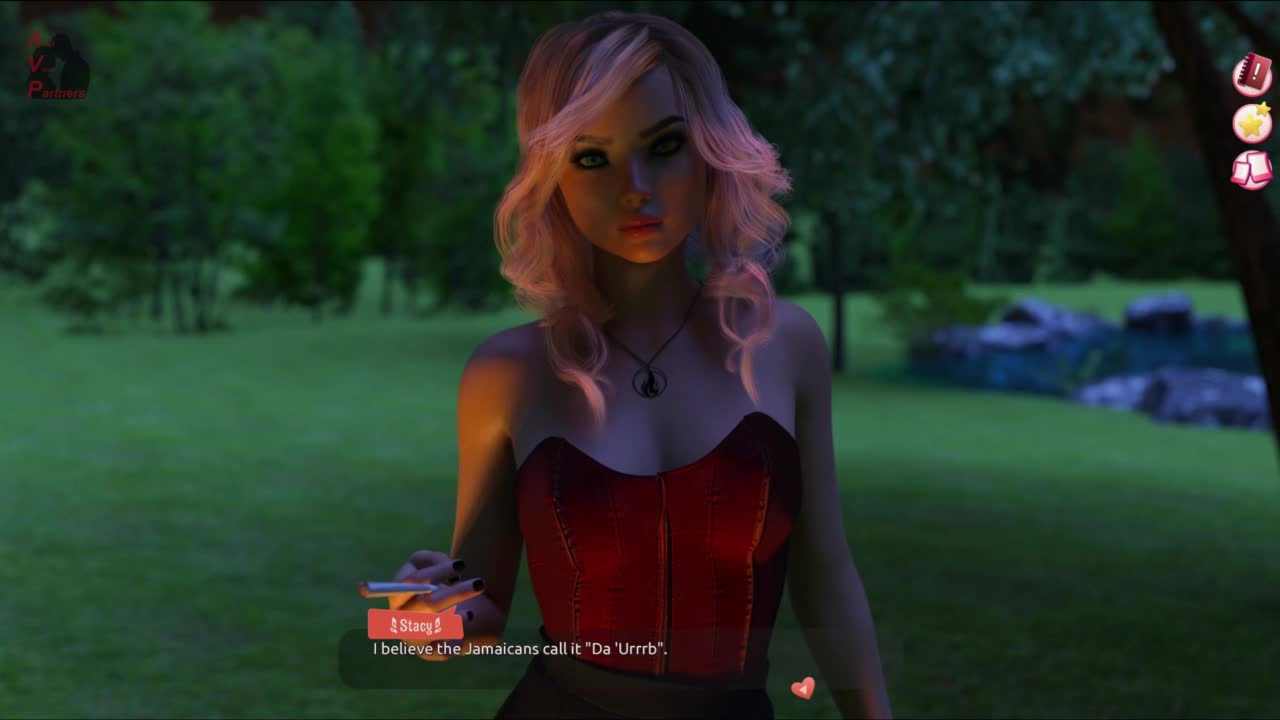Open the red notebook journal icon
The width and height of the screenshot is (1280, 720).
pos(1251,75)
